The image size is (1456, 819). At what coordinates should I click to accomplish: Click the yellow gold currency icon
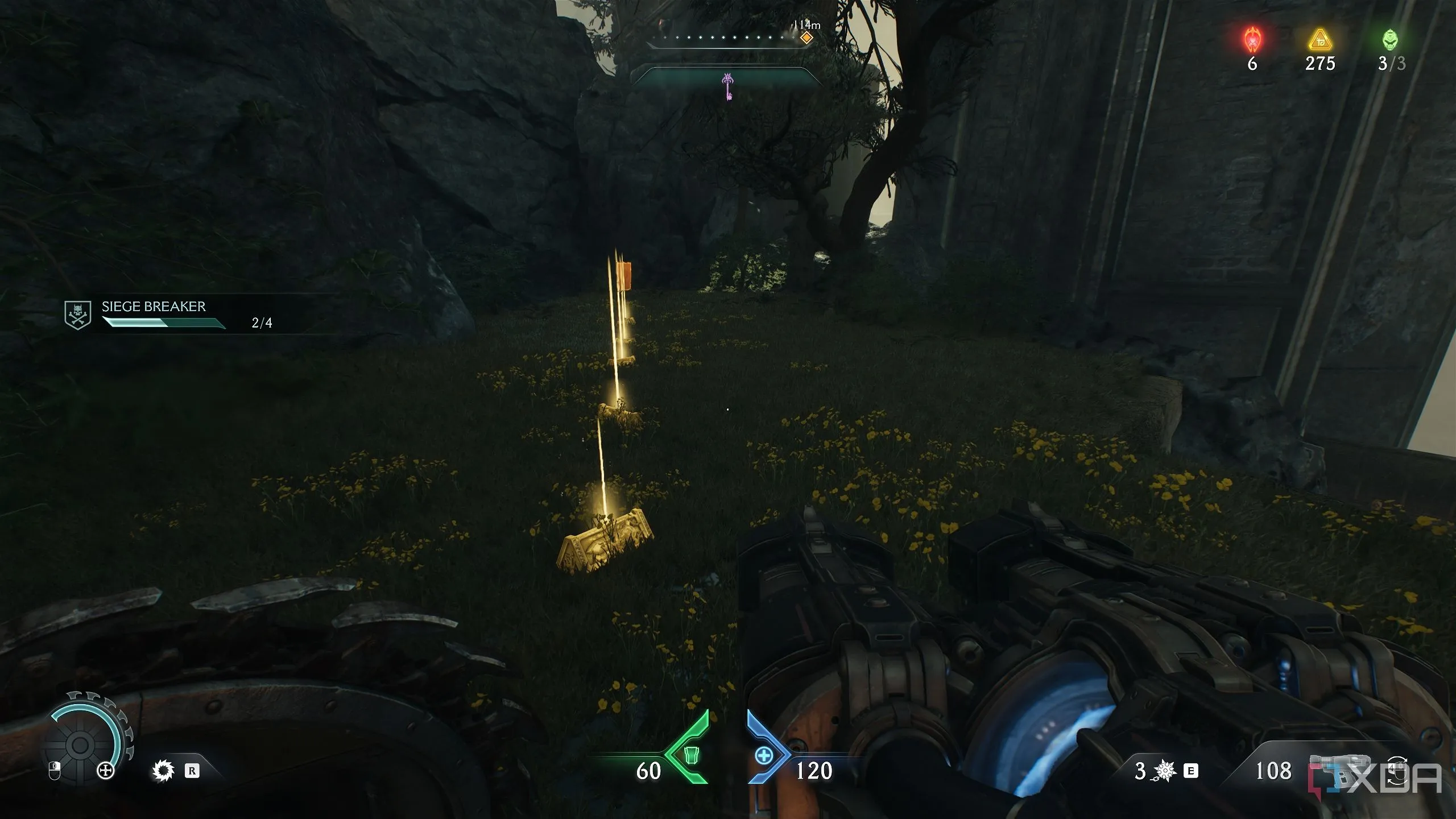[x=1319, y=40]
